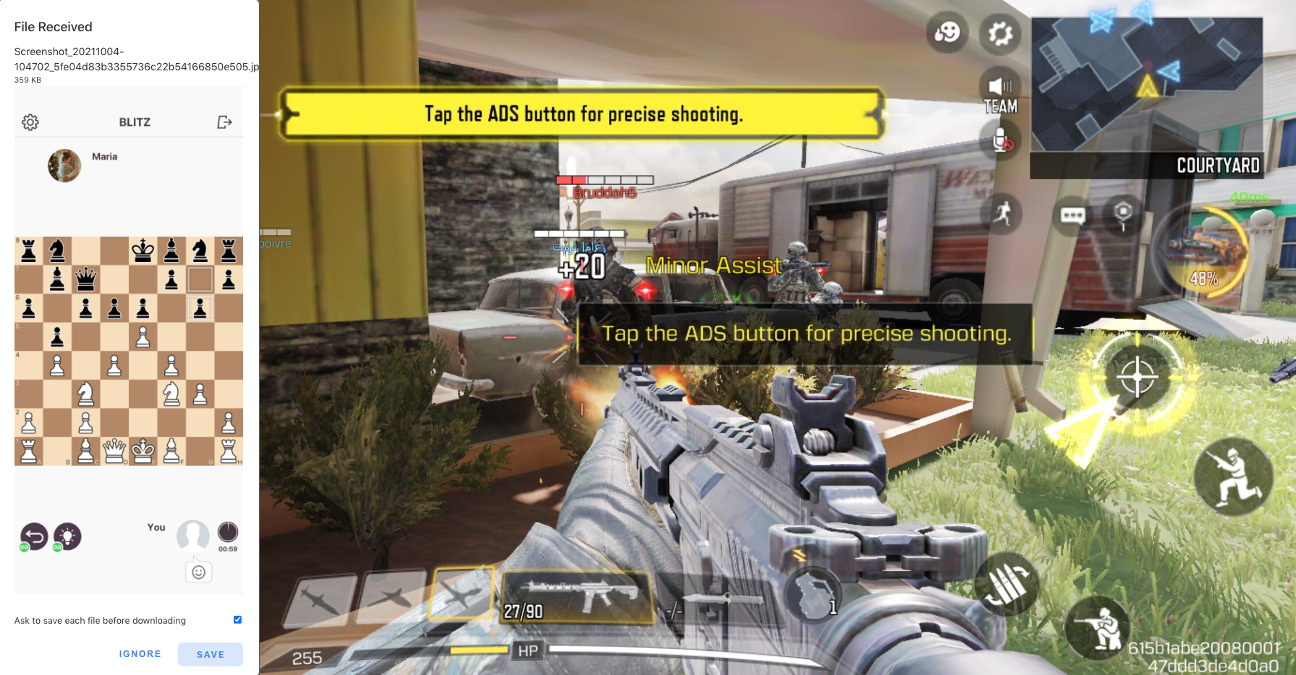Screen dimensions: 1296x675
Task: Select the primary rifle slot showing 27/90
Action: tap(577, 597)
